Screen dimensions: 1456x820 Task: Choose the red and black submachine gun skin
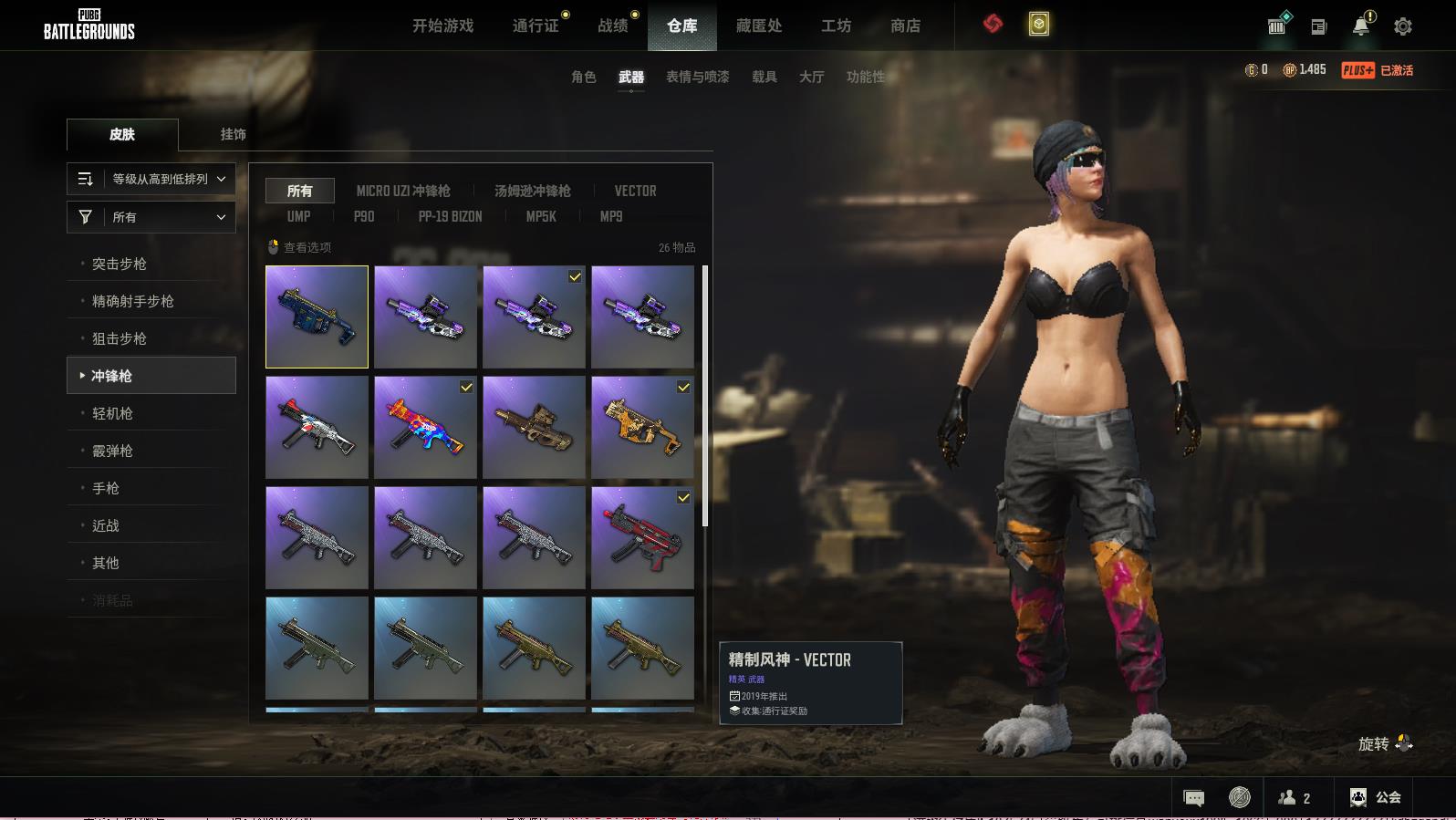pos(642,537)
